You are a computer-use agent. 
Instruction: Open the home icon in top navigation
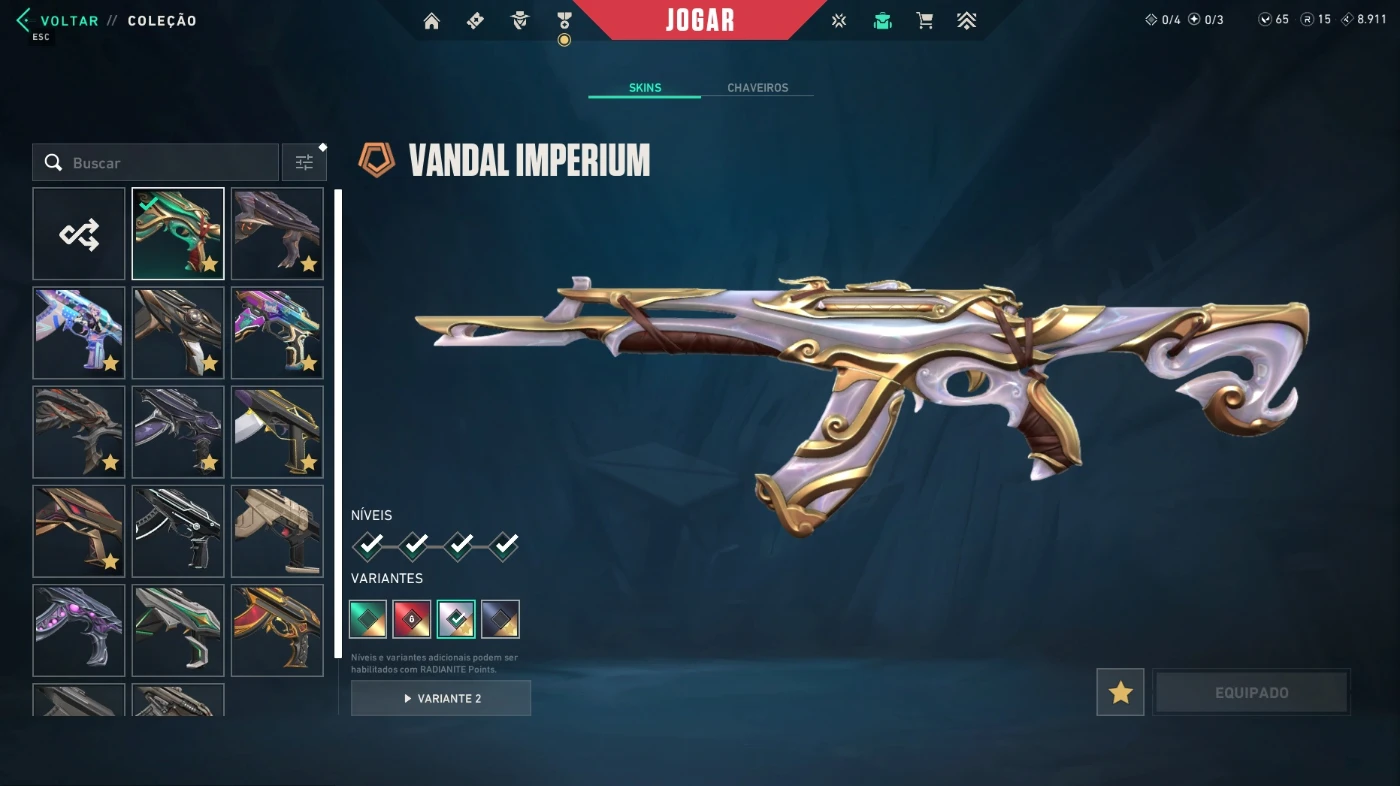click(432, 21)
